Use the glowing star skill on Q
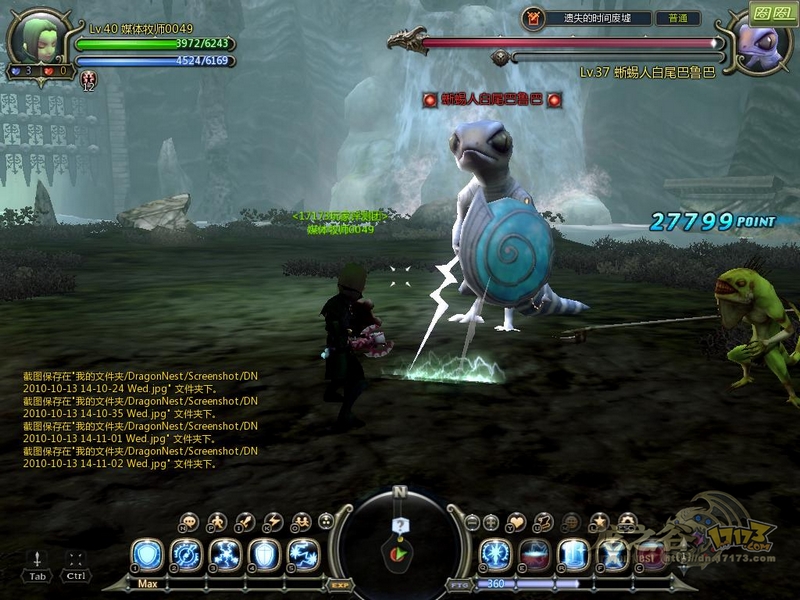Image resolution: width=800 pixels, height=600 pixels. click(496, 554)
